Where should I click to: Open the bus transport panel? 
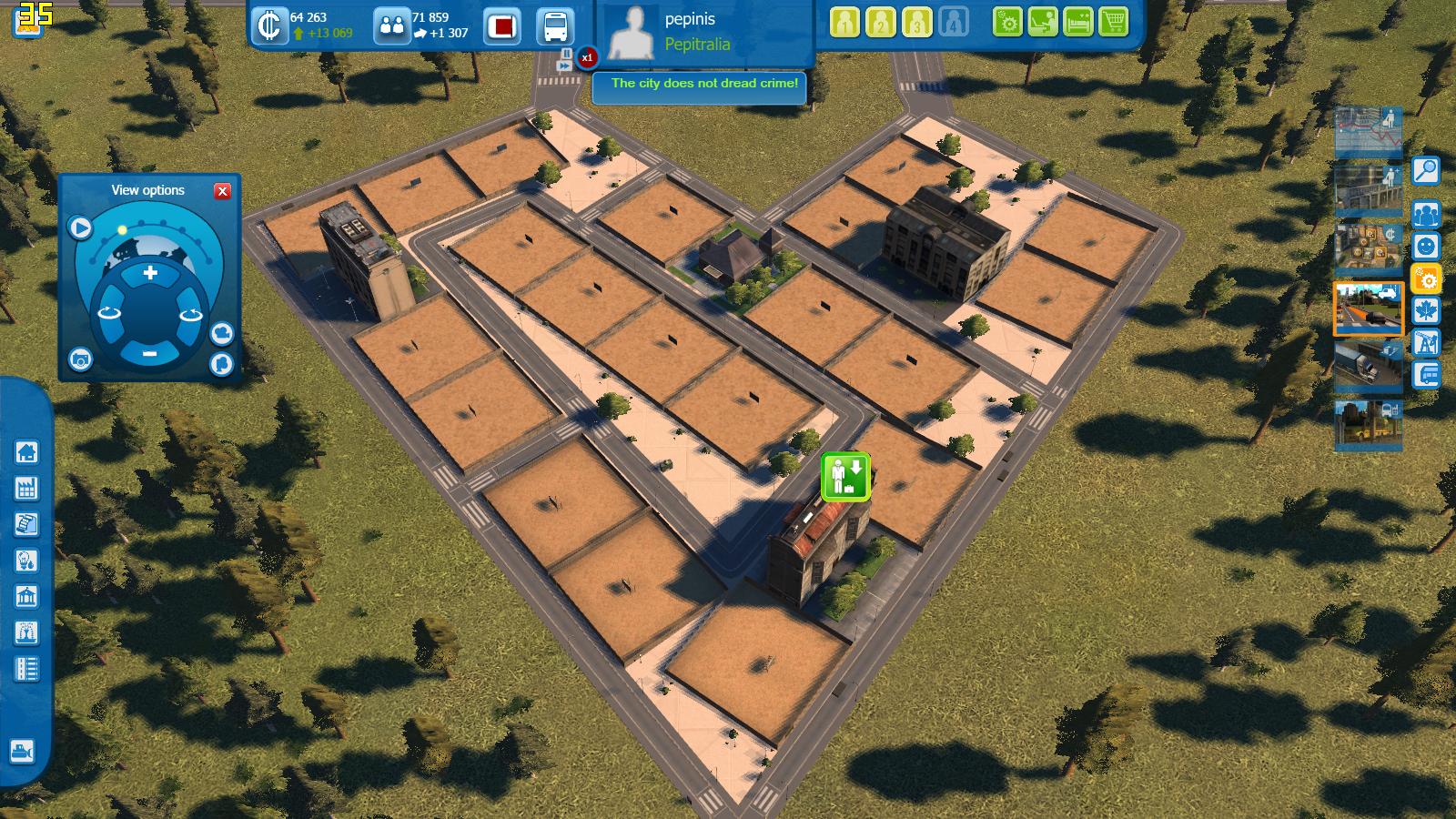pyautogui.click(x=554, y=25)
